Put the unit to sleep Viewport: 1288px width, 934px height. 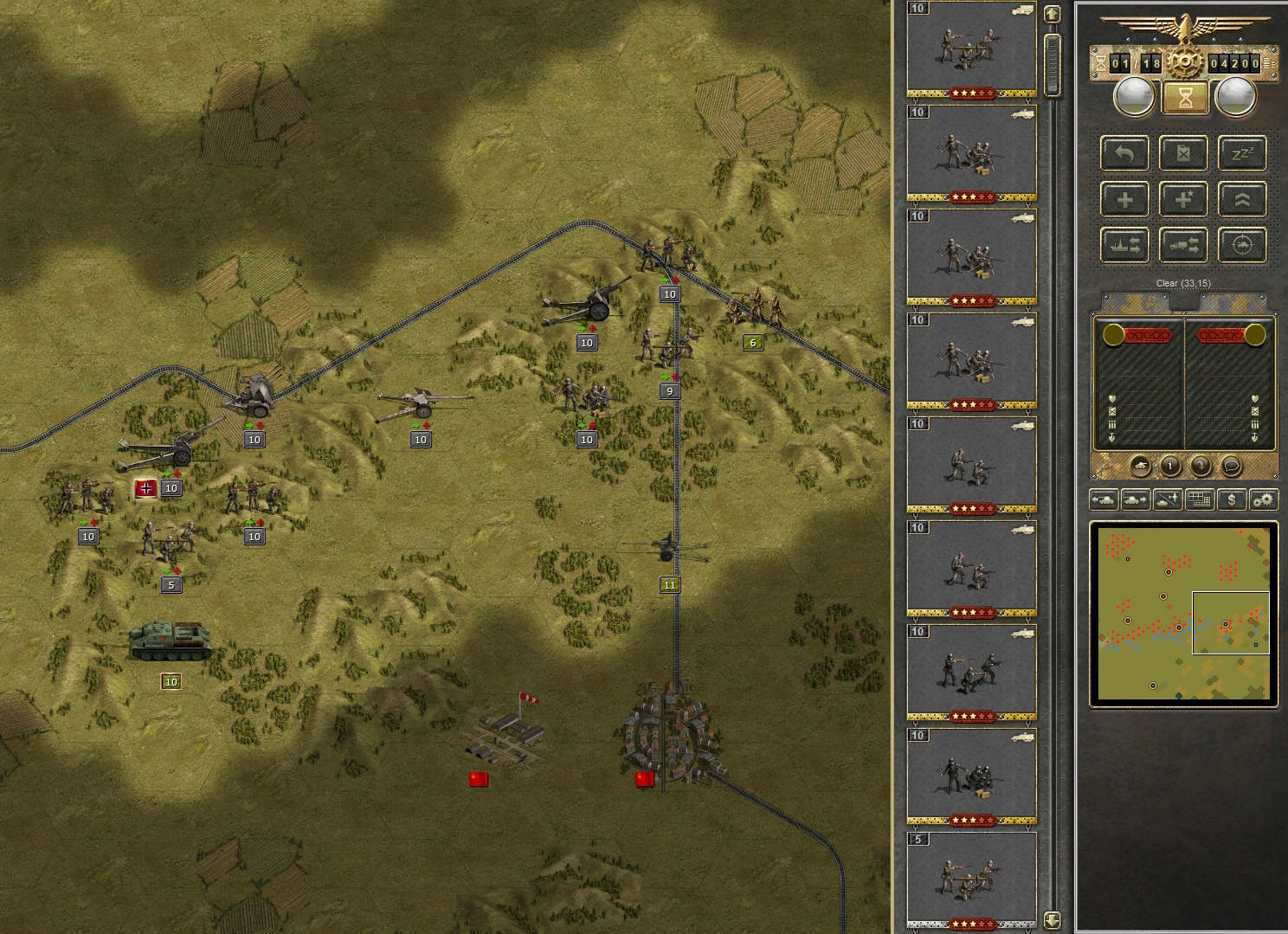point(1242,153)
